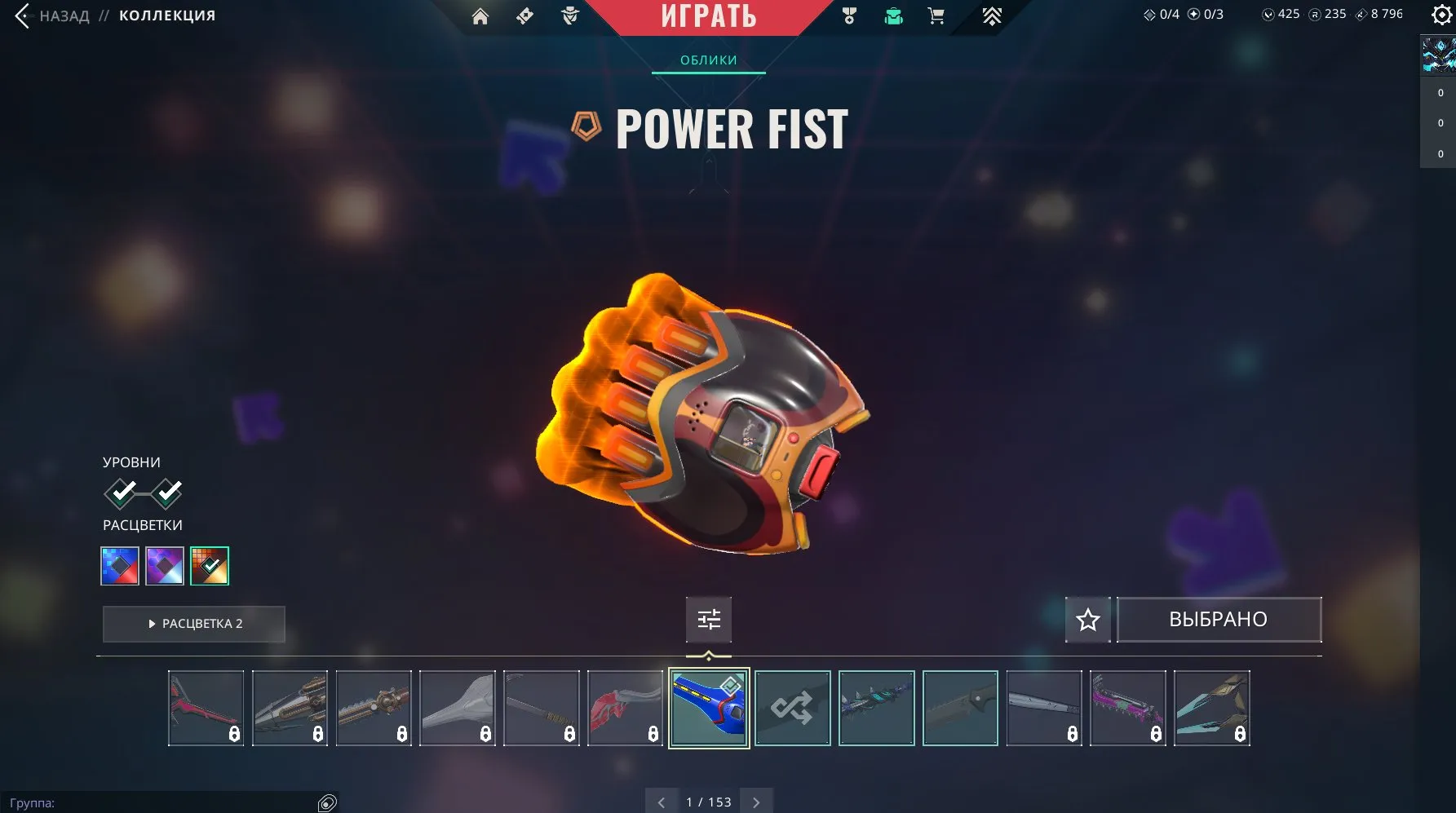1456x813 pixels.
Task: Toggle the second level checkmark under УРОВНИ
Action: click(169, 493)
